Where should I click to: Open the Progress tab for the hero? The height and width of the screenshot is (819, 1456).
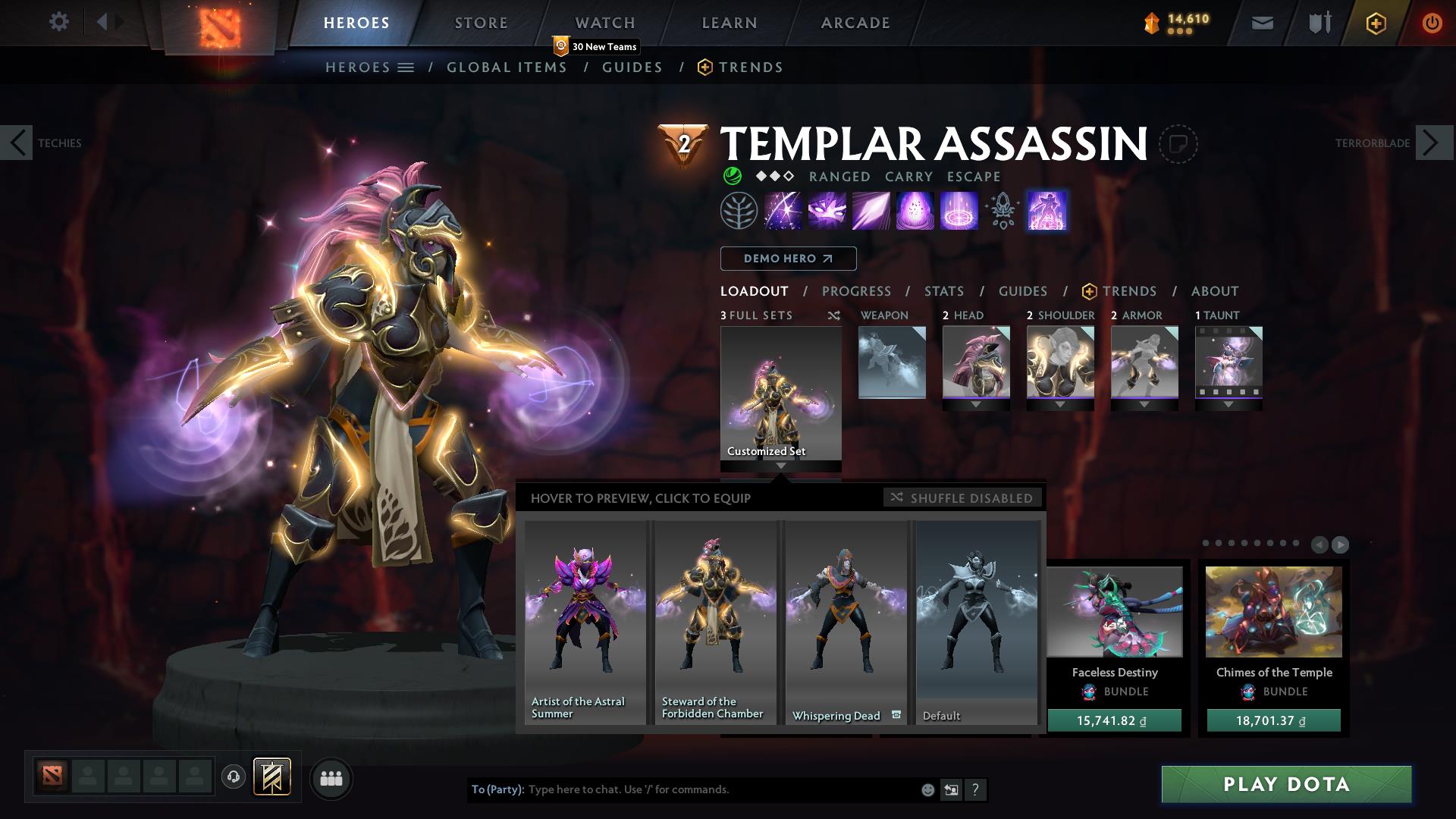(856, 291)
